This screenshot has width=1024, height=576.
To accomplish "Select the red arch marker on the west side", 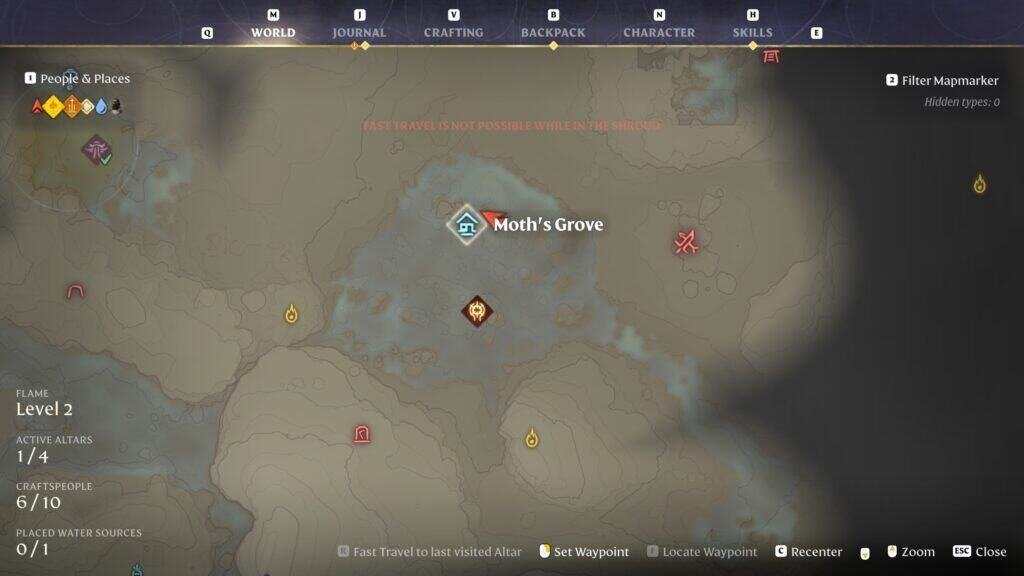I will point(75,291).
